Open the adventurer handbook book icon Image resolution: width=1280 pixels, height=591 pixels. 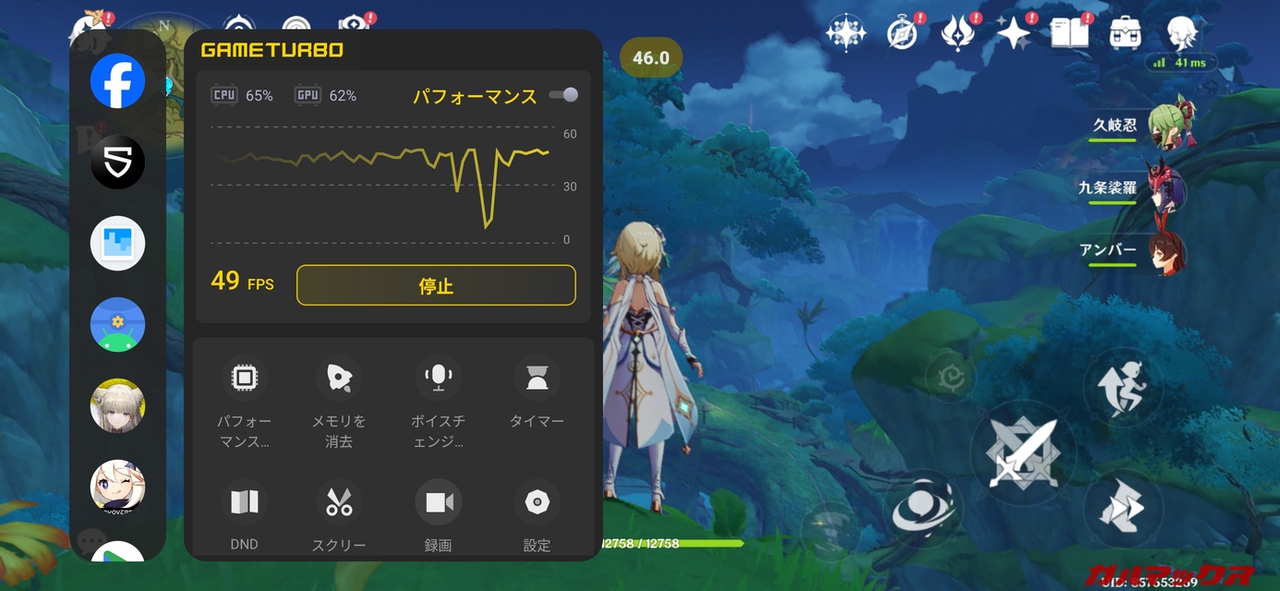(1070, 33)
